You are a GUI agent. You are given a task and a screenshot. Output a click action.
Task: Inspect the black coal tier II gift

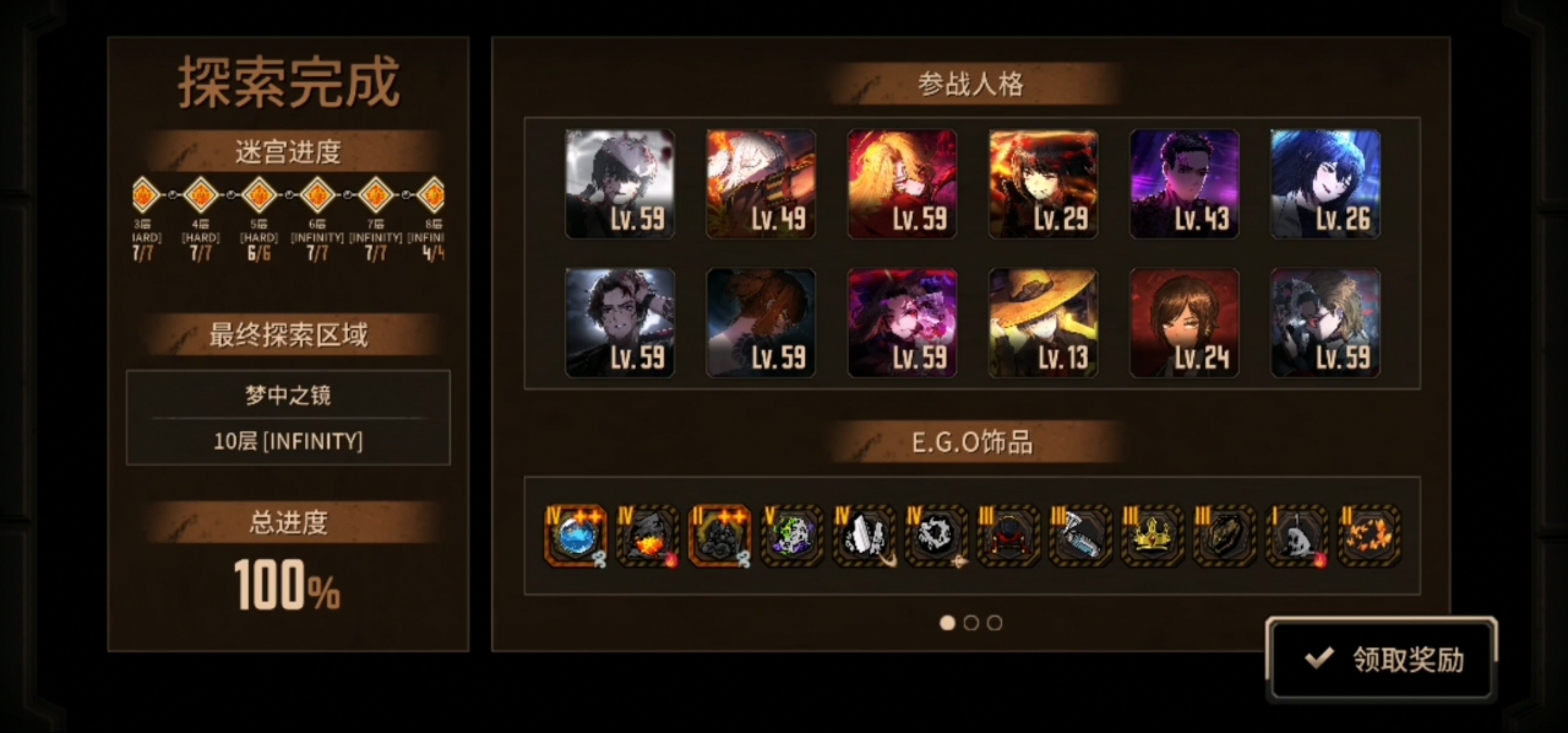720,535
